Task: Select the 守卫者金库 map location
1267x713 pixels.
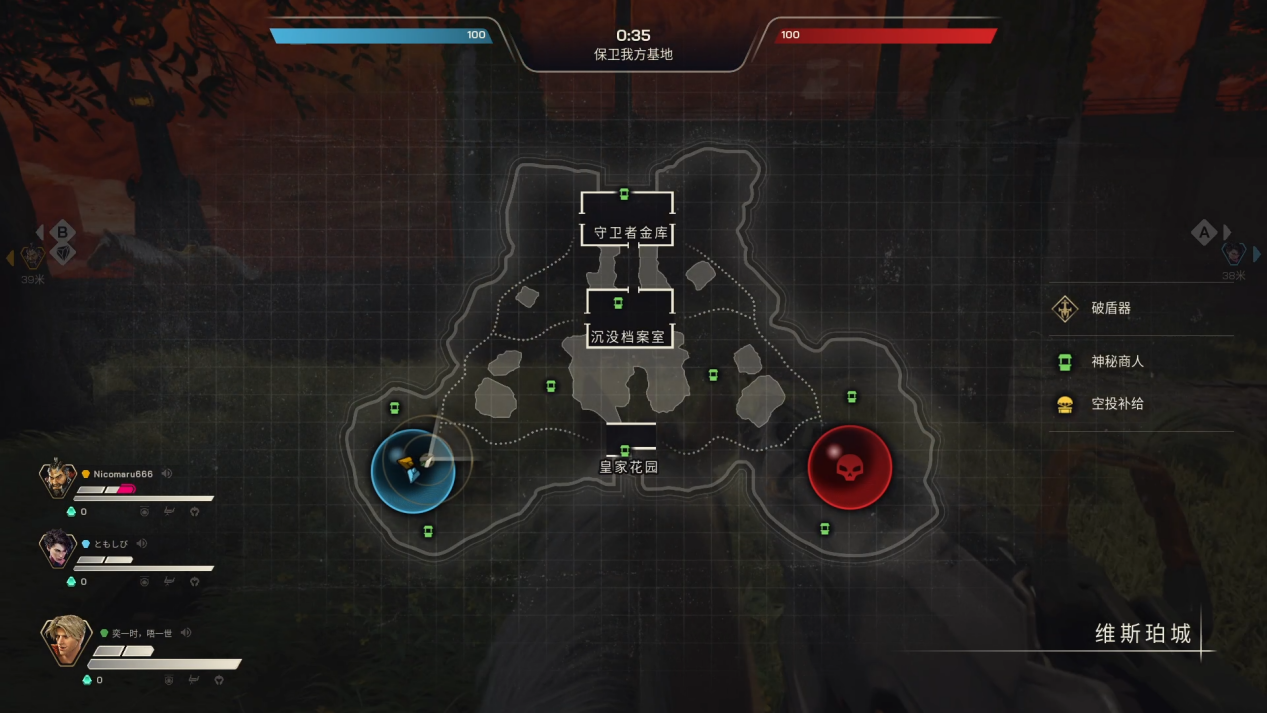Action: pos(628,233)
